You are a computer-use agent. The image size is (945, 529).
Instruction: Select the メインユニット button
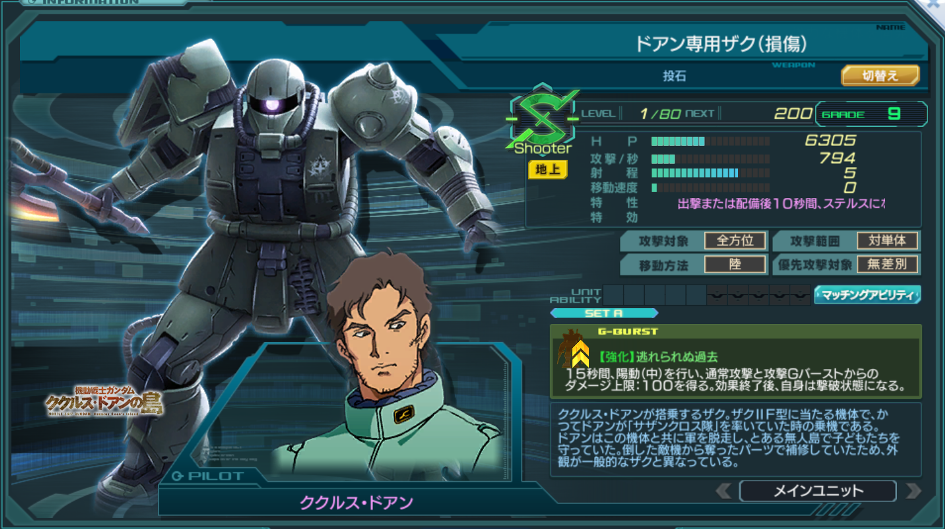tap(818, 491)
